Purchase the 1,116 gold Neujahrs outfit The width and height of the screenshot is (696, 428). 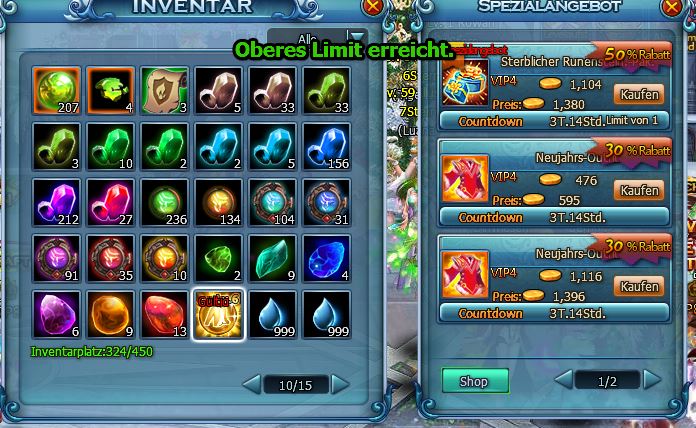click(x=639, y=287)
